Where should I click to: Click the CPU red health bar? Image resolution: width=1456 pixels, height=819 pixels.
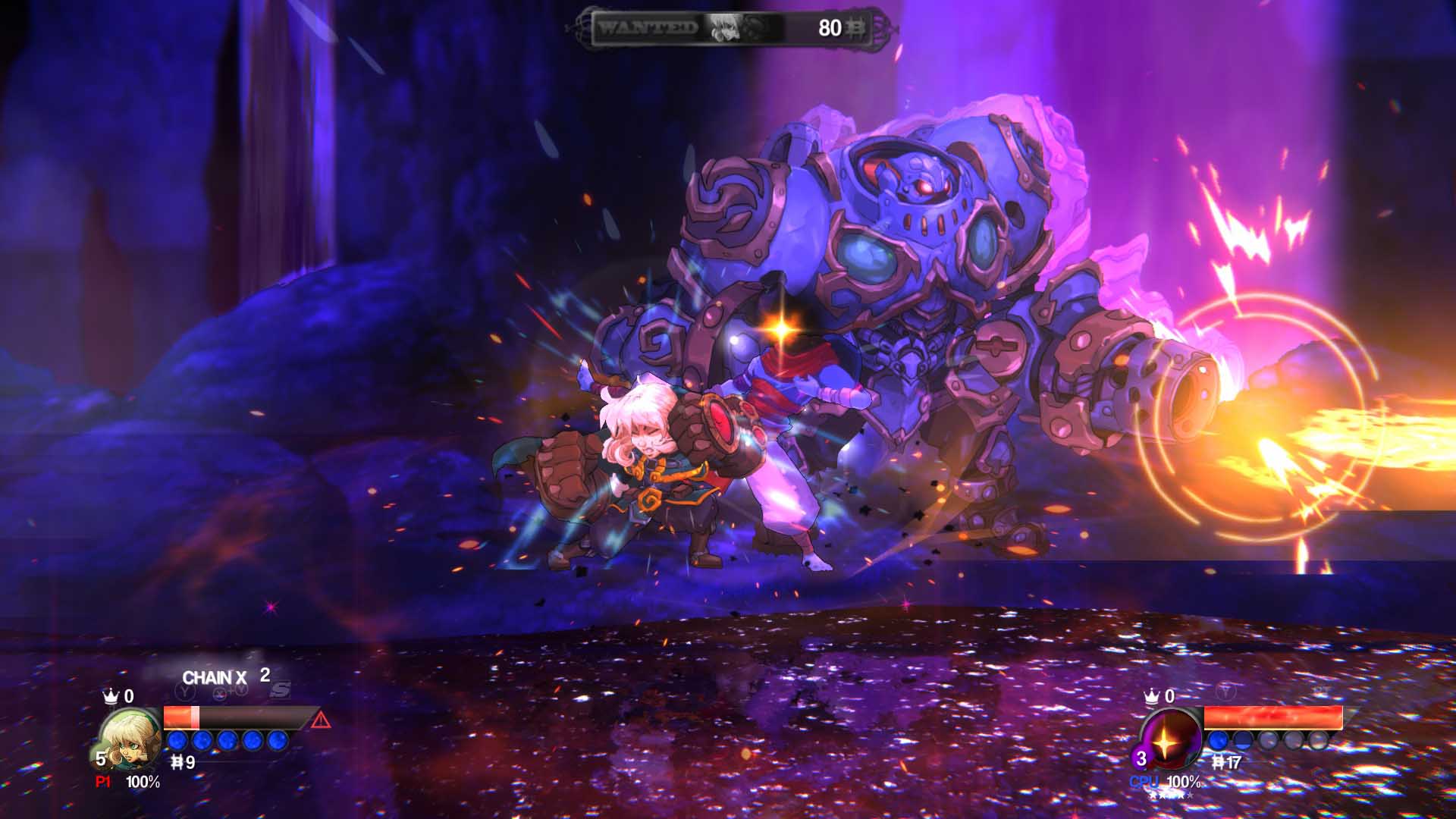1272,717
